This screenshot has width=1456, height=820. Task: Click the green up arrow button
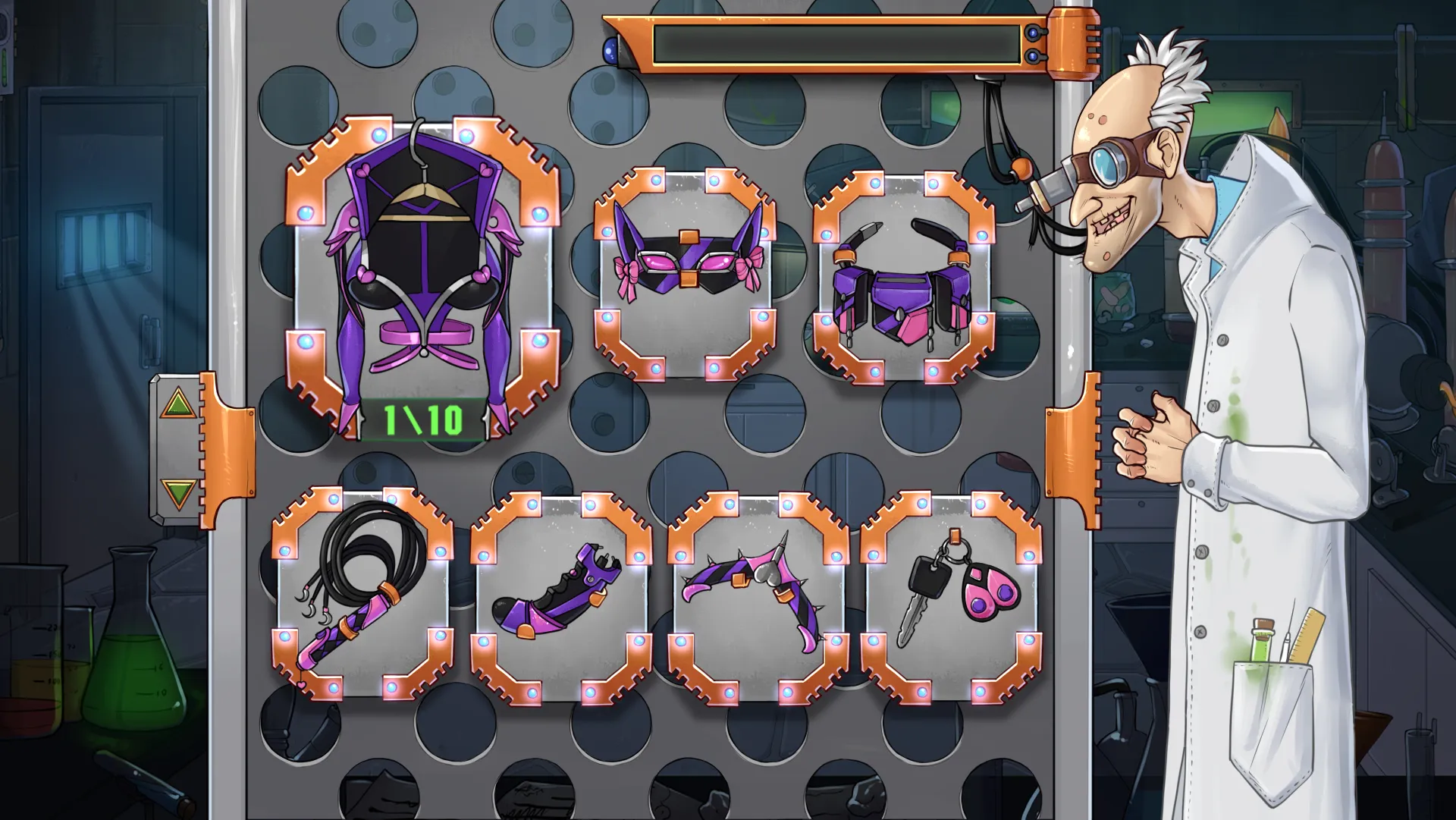(177, 404)
